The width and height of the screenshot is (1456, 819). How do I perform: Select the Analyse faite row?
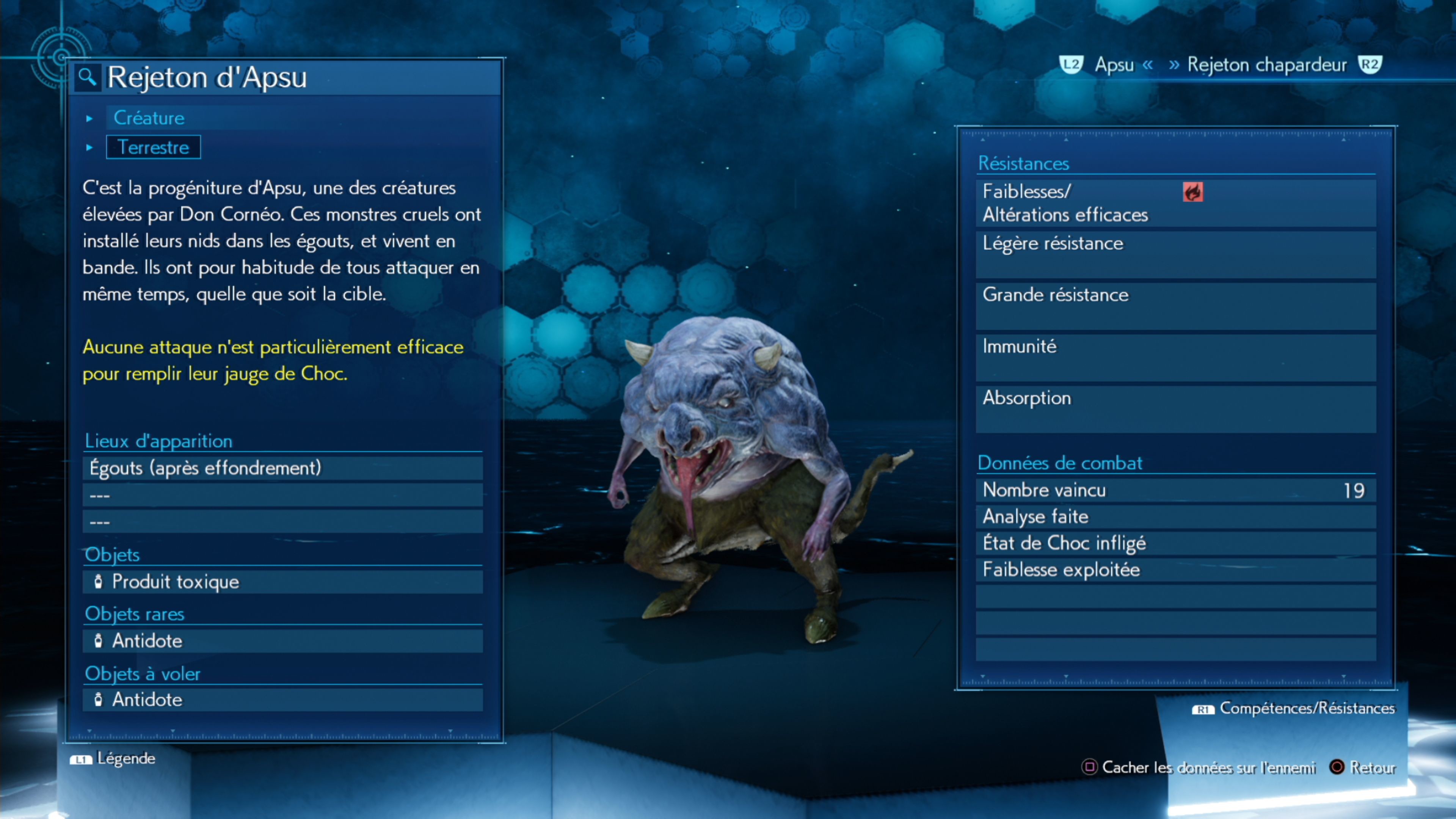click(x=1176, y=516)
